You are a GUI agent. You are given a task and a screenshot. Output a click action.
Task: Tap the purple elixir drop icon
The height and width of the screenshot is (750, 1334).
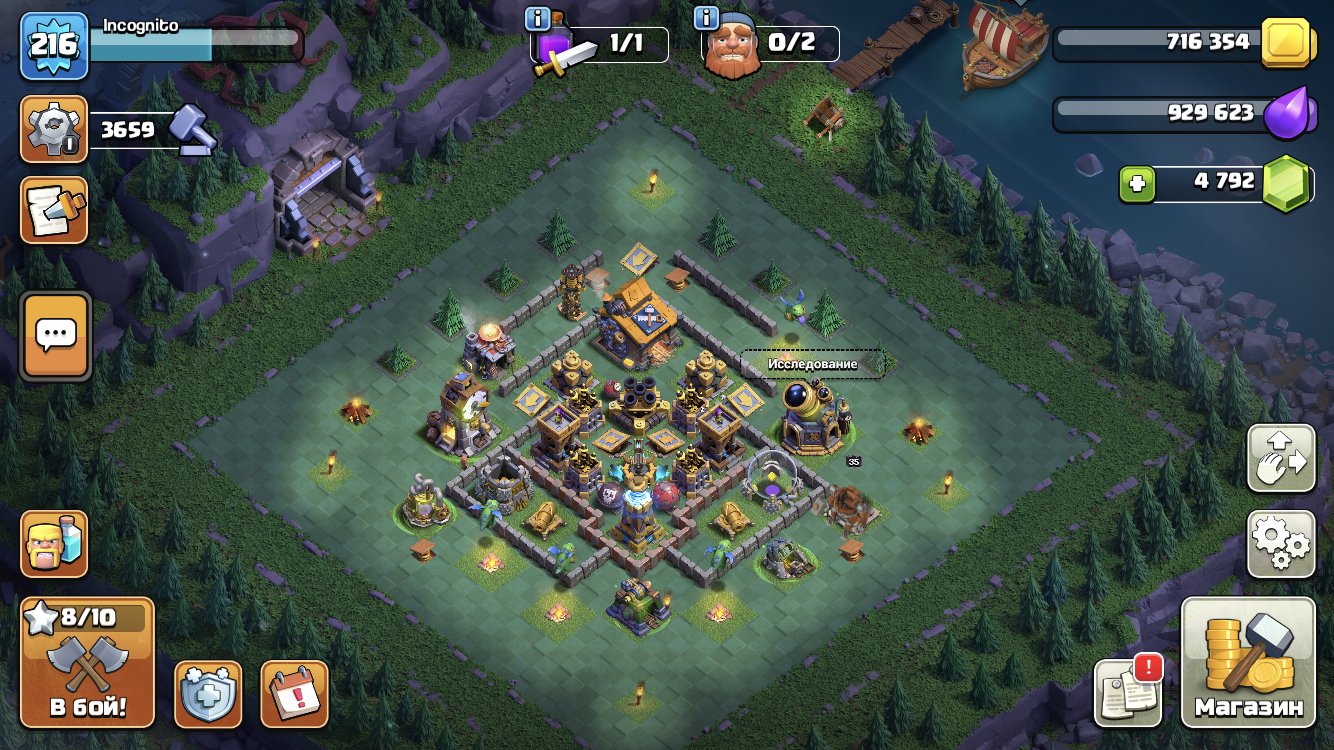(x=1286, y=114)
